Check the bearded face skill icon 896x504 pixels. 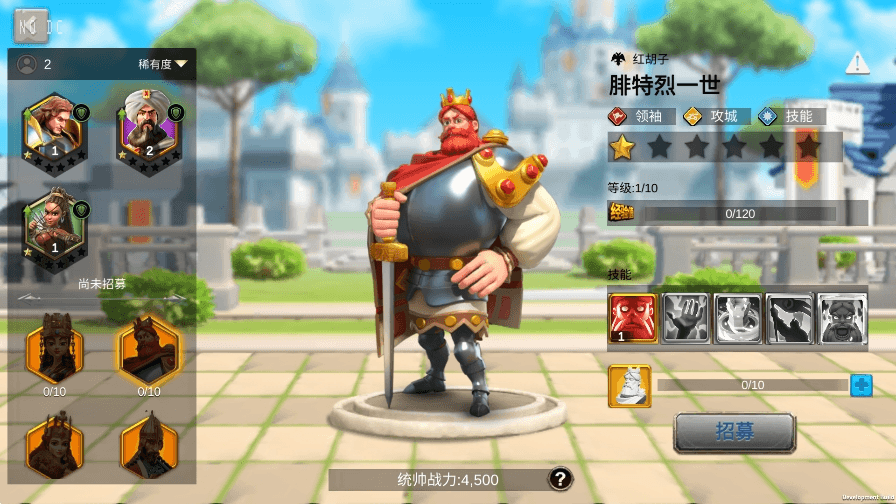click(841, 319)
